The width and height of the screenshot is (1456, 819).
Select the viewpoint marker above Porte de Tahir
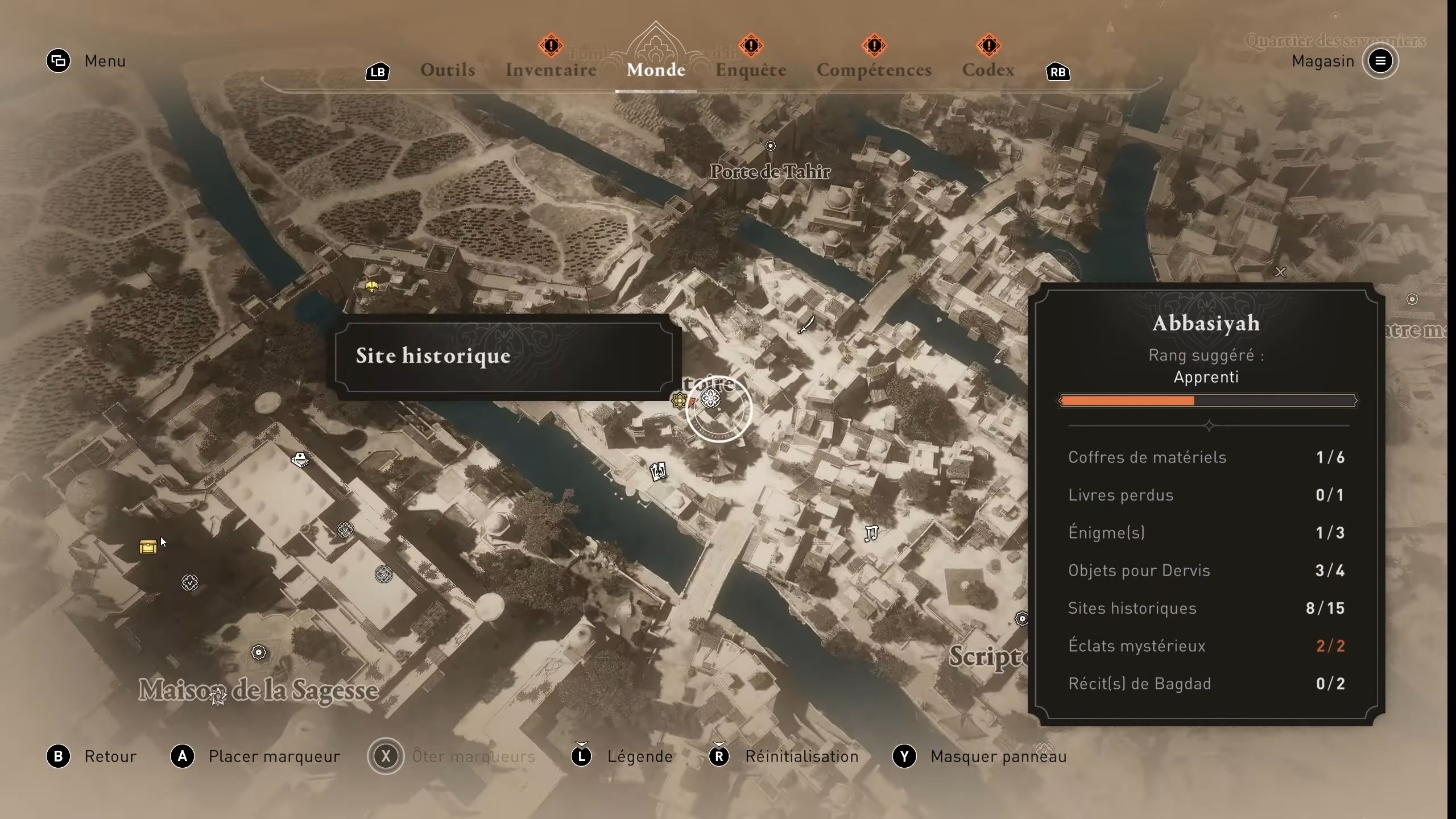pyautogui.click(x=770, y=146)
